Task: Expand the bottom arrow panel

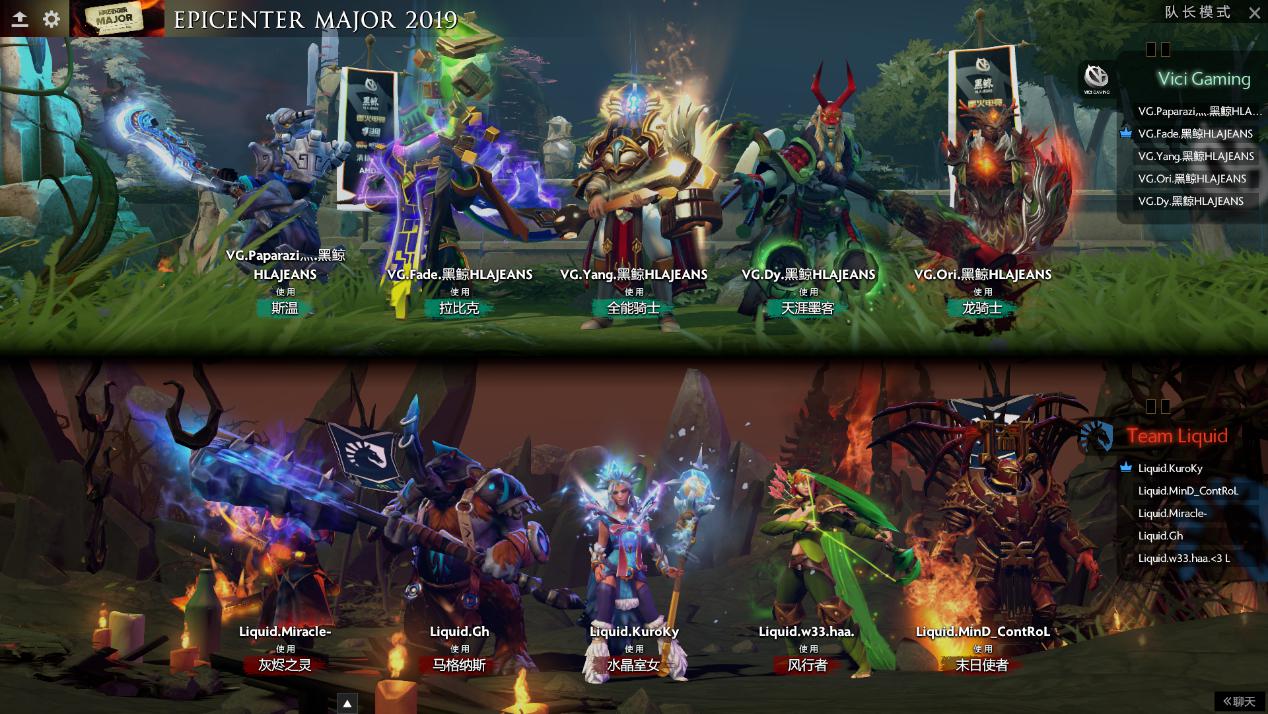Action: pyautogui.click(x=347, y=703)
